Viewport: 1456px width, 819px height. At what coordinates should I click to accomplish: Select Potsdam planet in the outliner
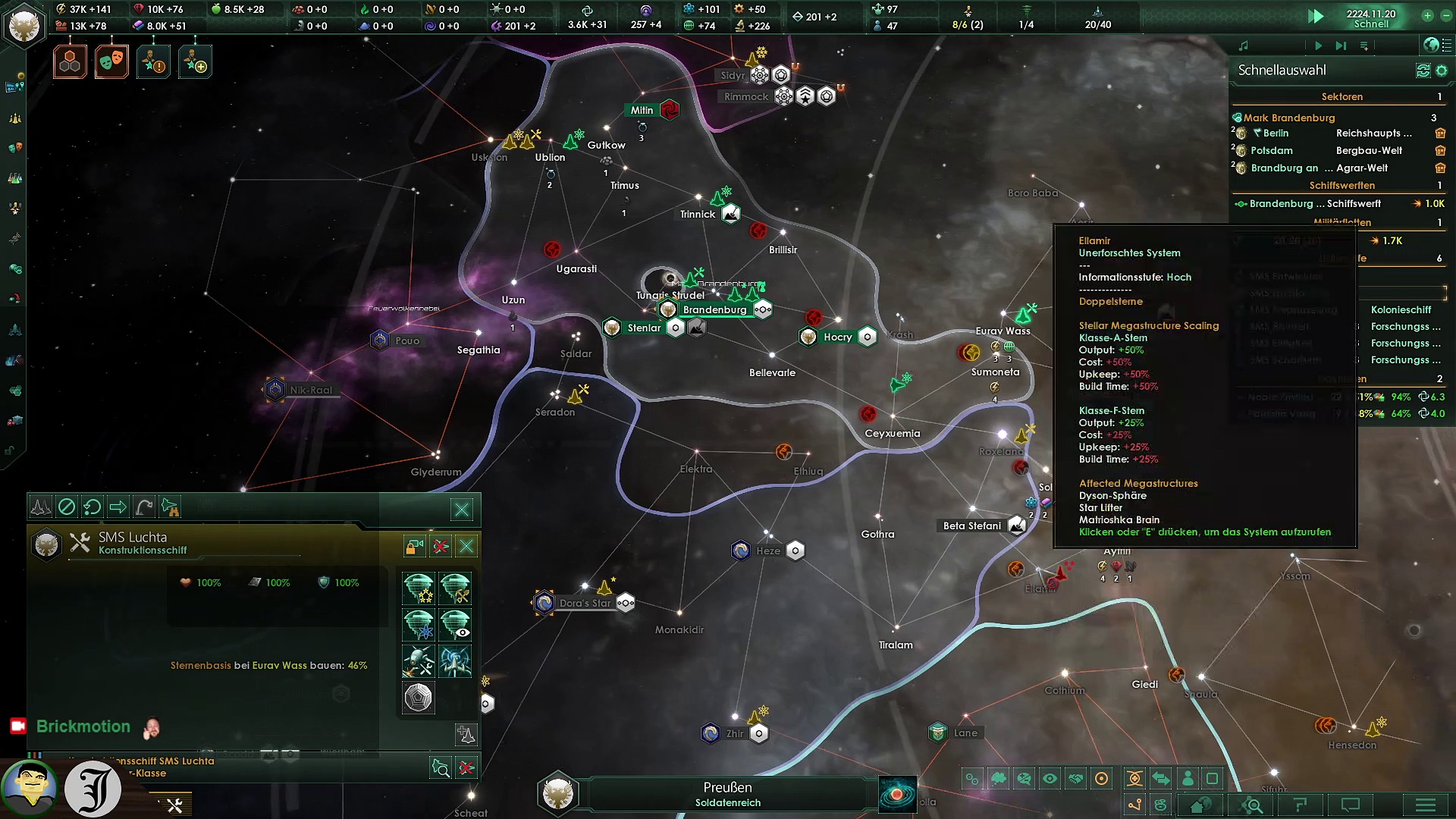1271,151
